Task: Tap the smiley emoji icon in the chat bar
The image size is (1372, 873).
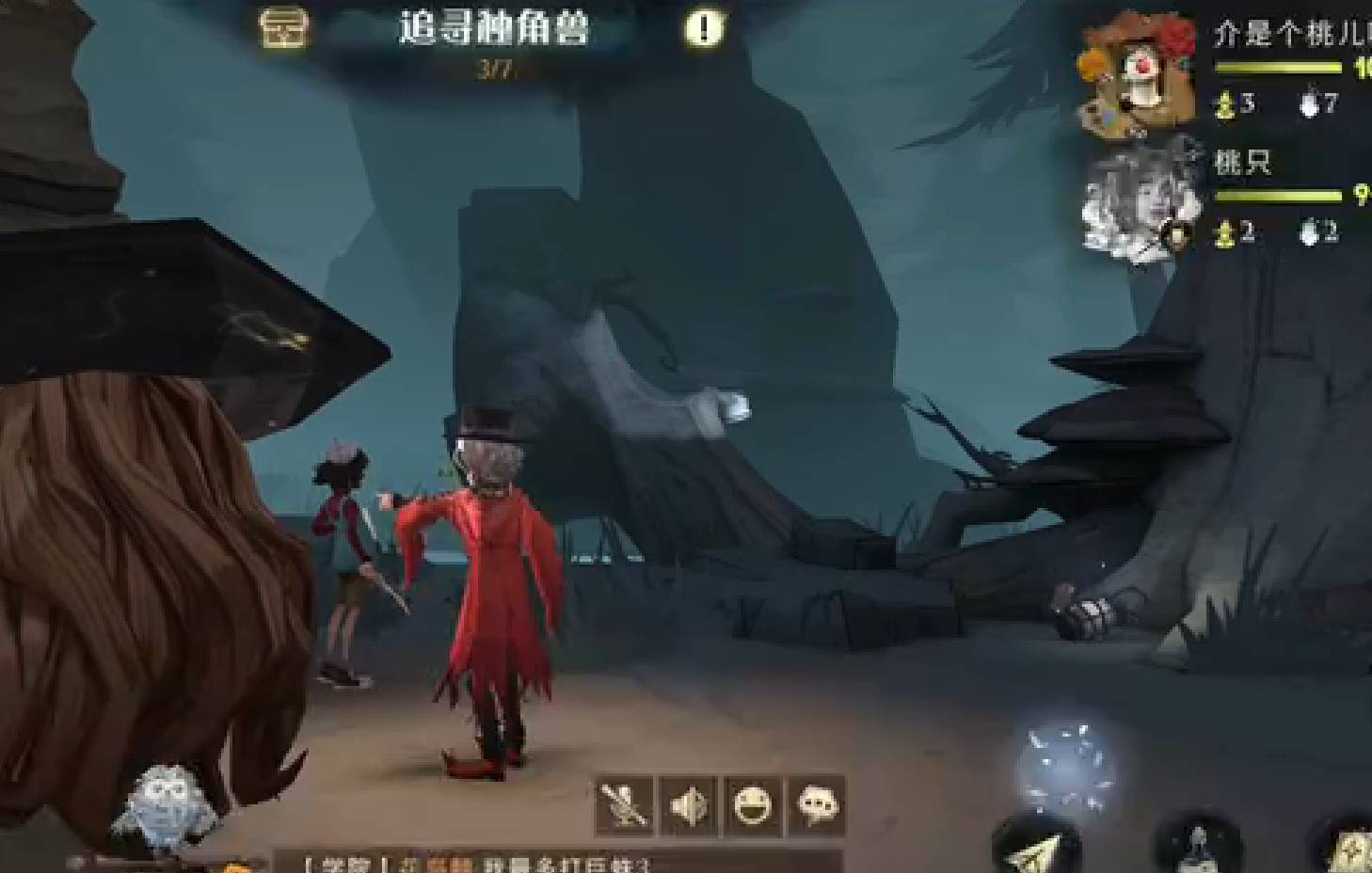Action: [x=750, y=806]
